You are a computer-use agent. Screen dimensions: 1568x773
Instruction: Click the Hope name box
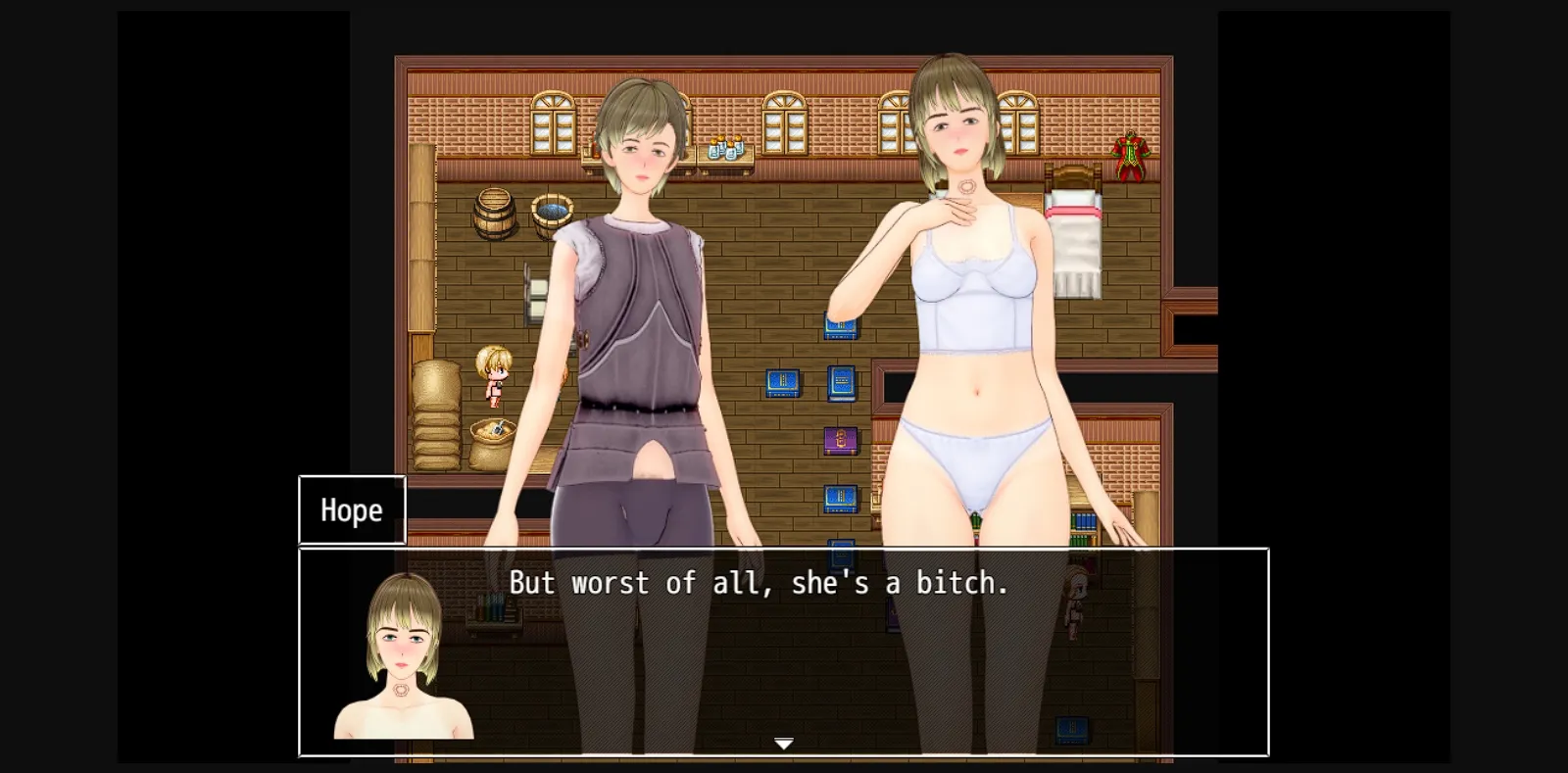click(x=351, y=509)
